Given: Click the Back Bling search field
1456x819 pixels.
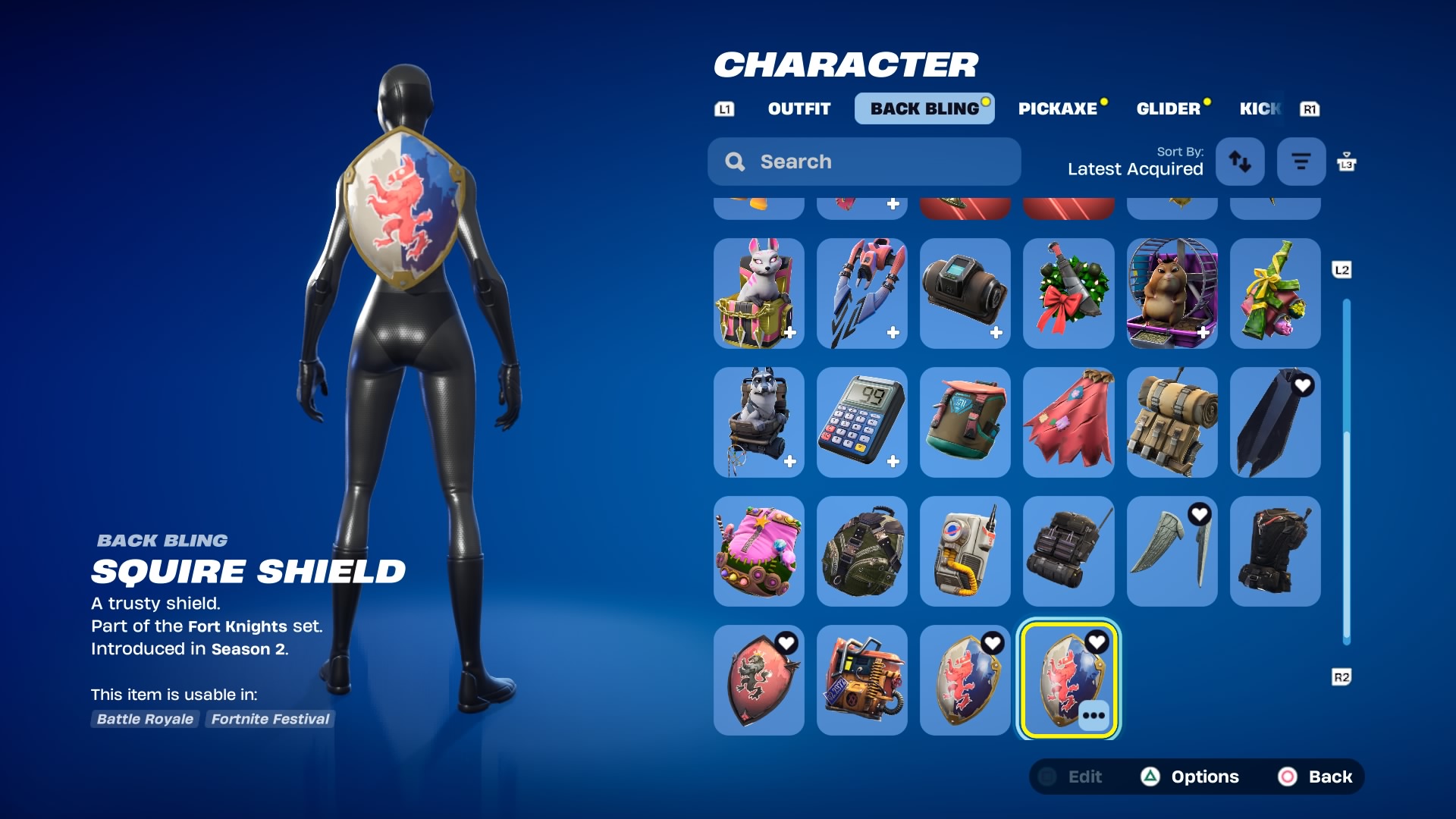Looking at the screenshot, I should click(864, 162).
